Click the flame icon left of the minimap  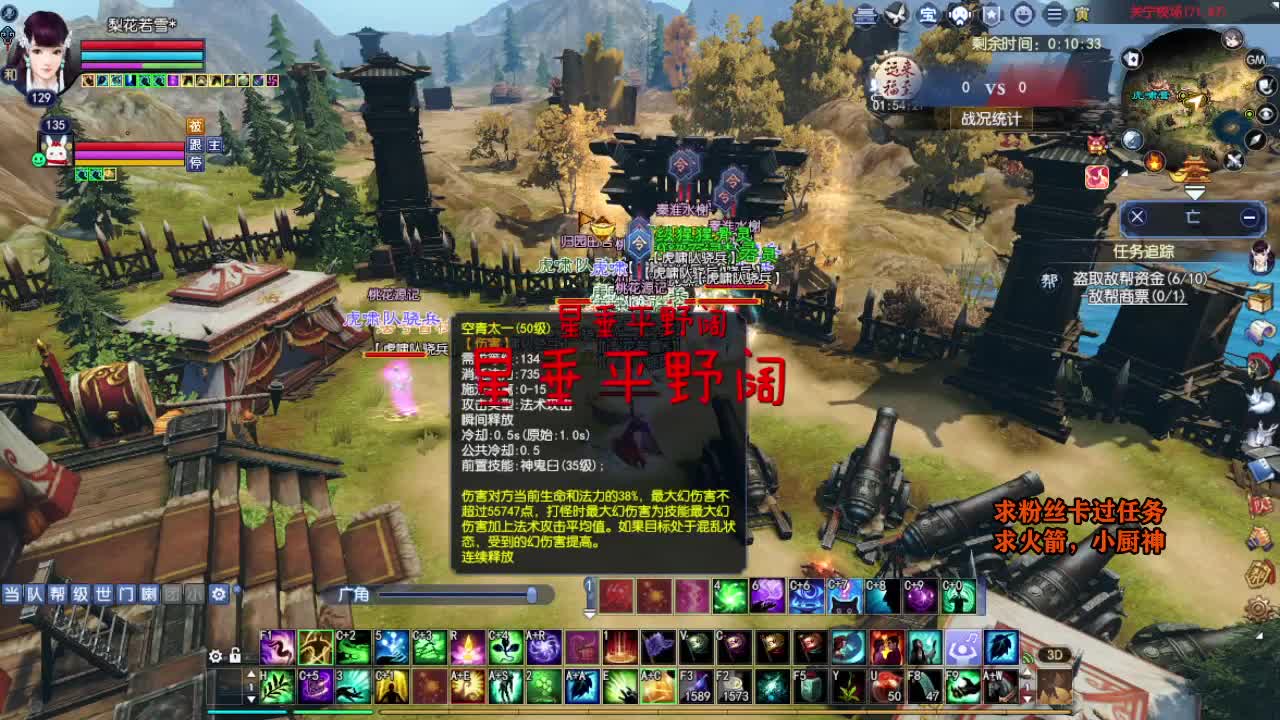(1154, 162)
